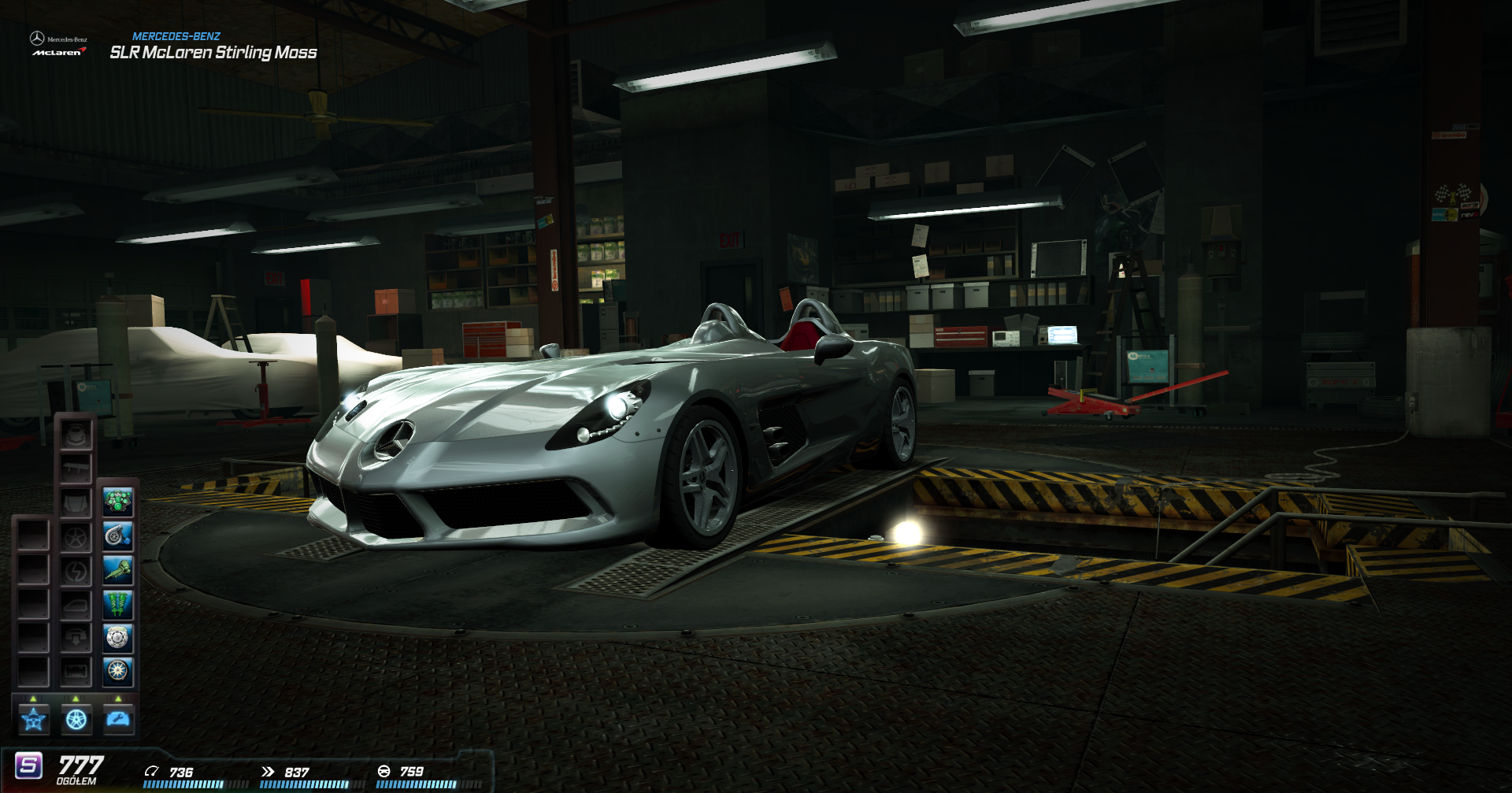The height and width of the screenshot is (793, 1512).
Task: Choose the window tint slot
Action: coord(76,605)
